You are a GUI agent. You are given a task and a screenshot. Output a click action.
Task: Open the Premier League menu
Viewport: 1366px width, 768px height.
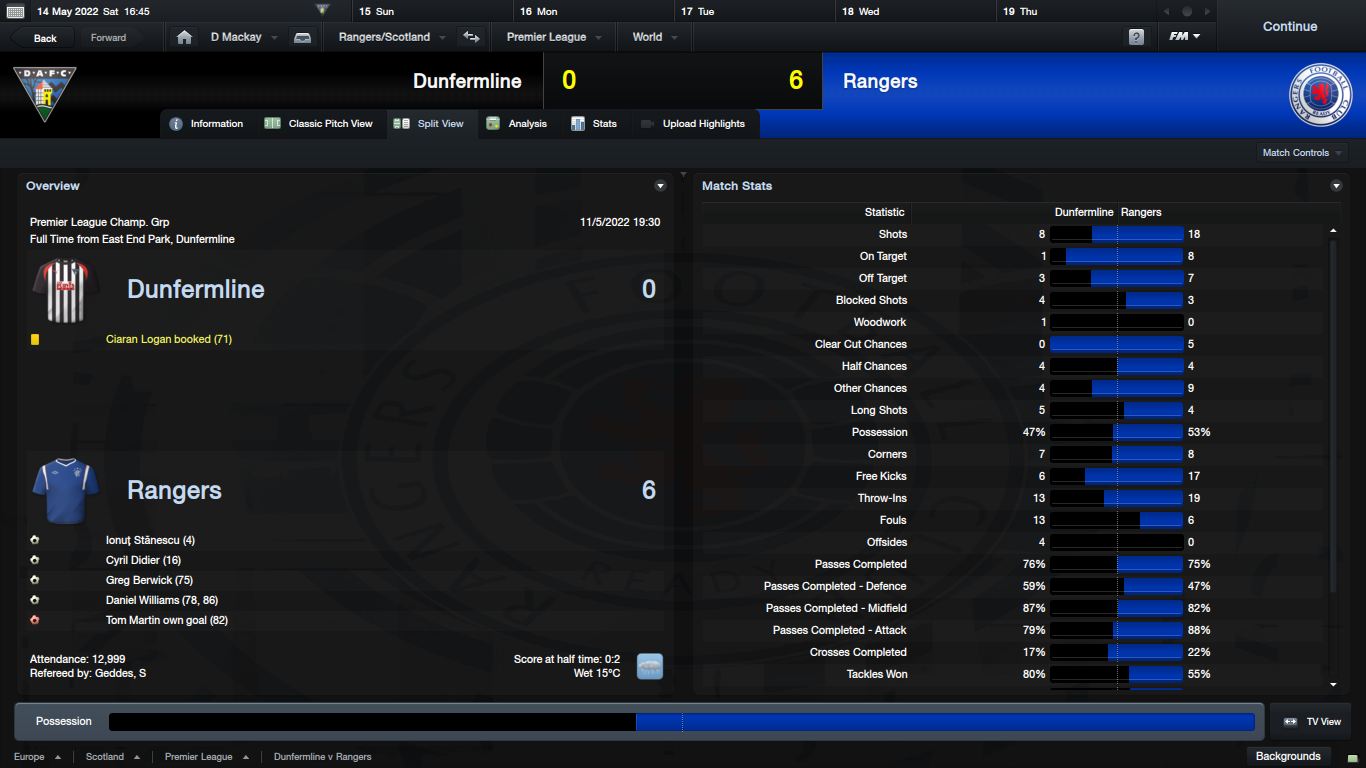(553, 37)
